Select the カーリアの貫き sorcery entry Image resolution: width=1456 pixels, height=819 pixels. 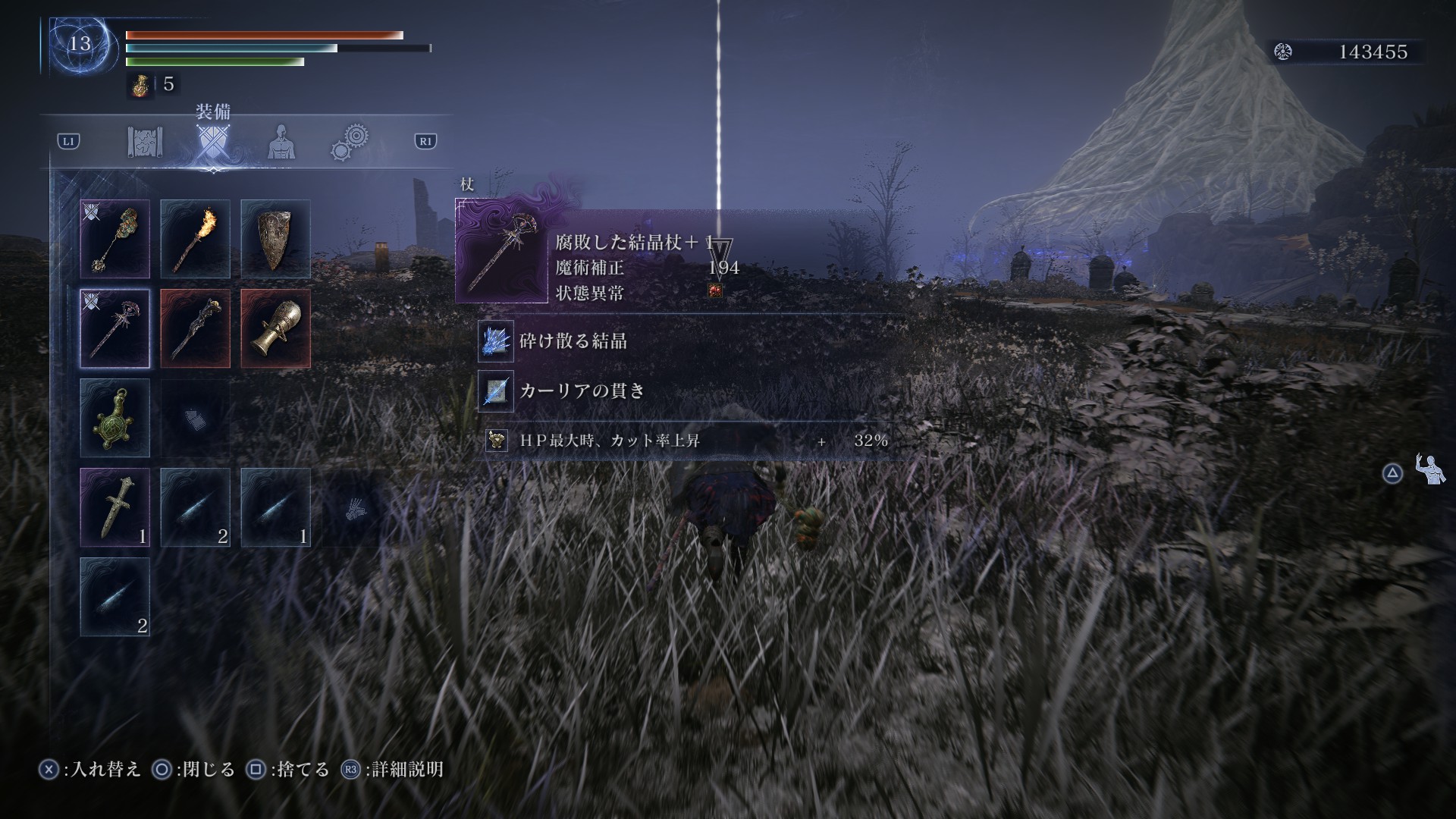click(x=581, y=391)
